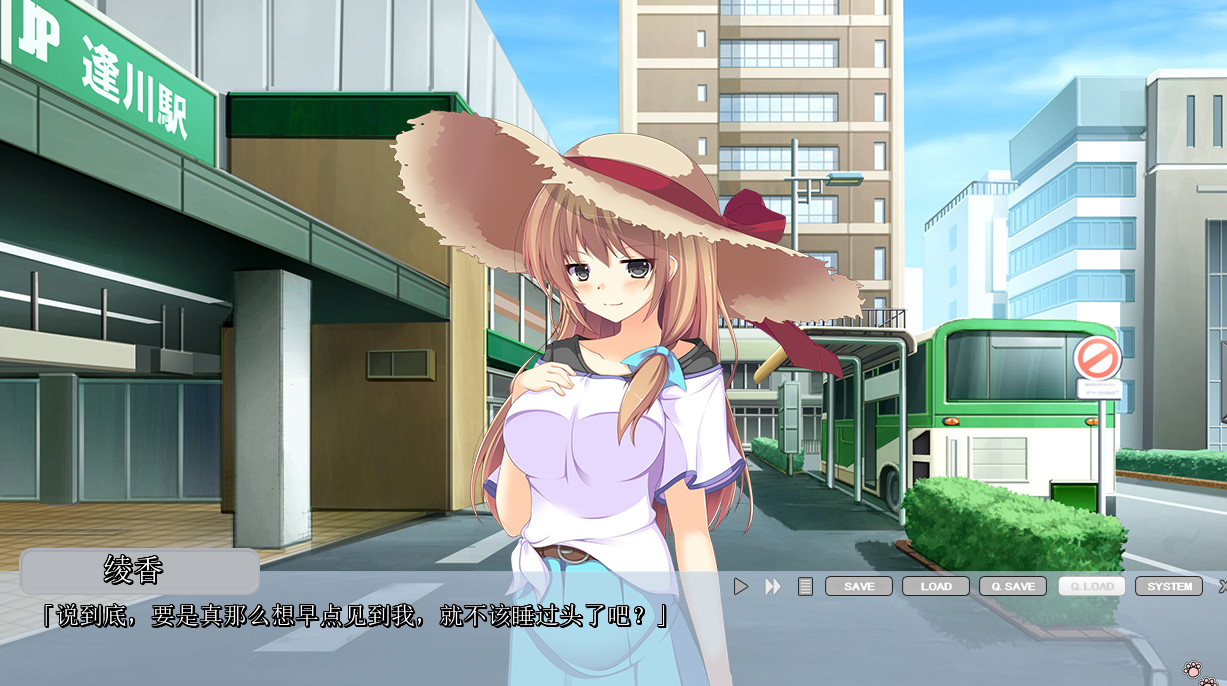
Task: Hide the text window with the X
Action: pos(1222,587)
